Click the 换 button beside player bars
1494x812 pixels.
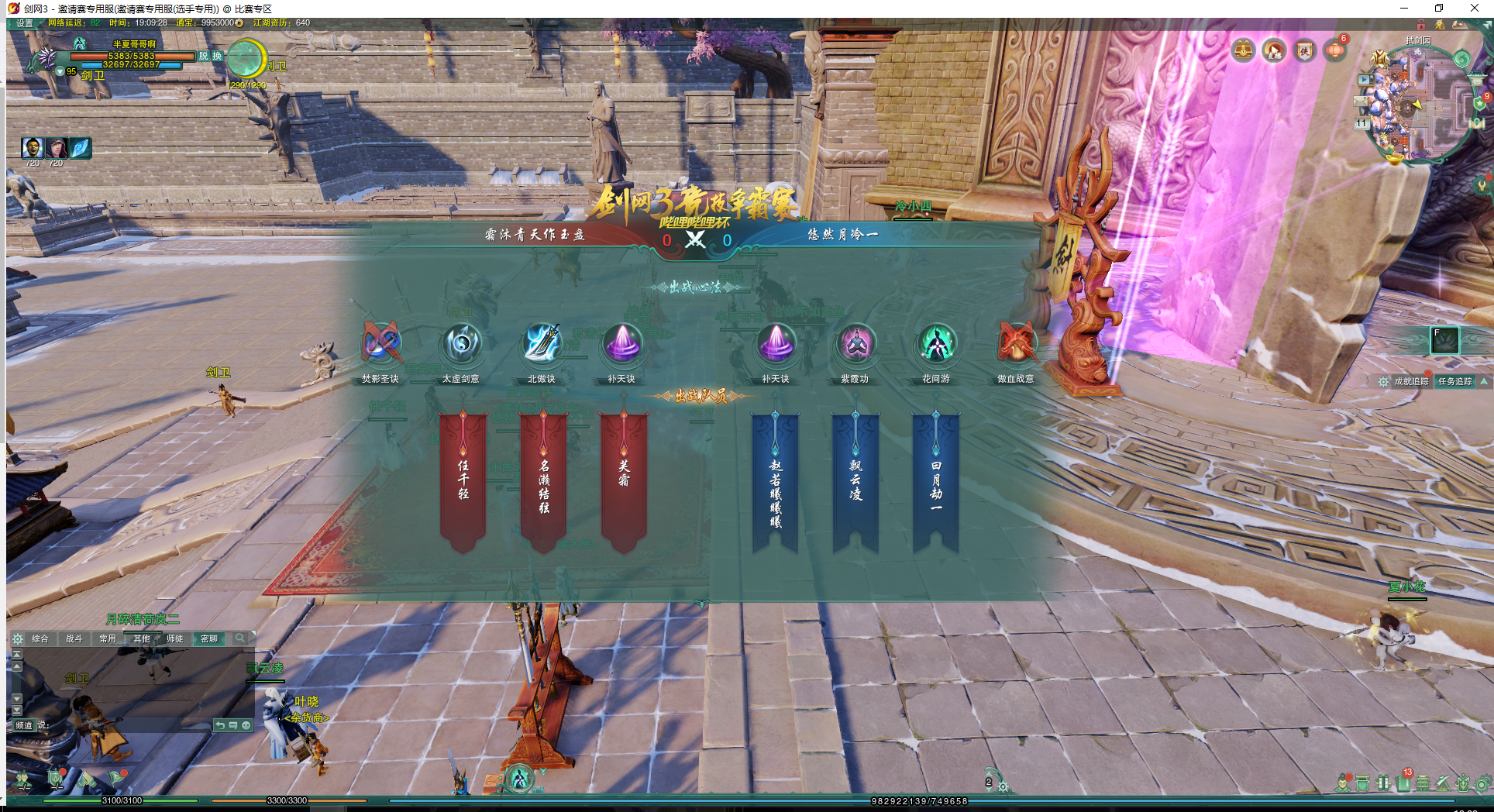pos(217,56)
